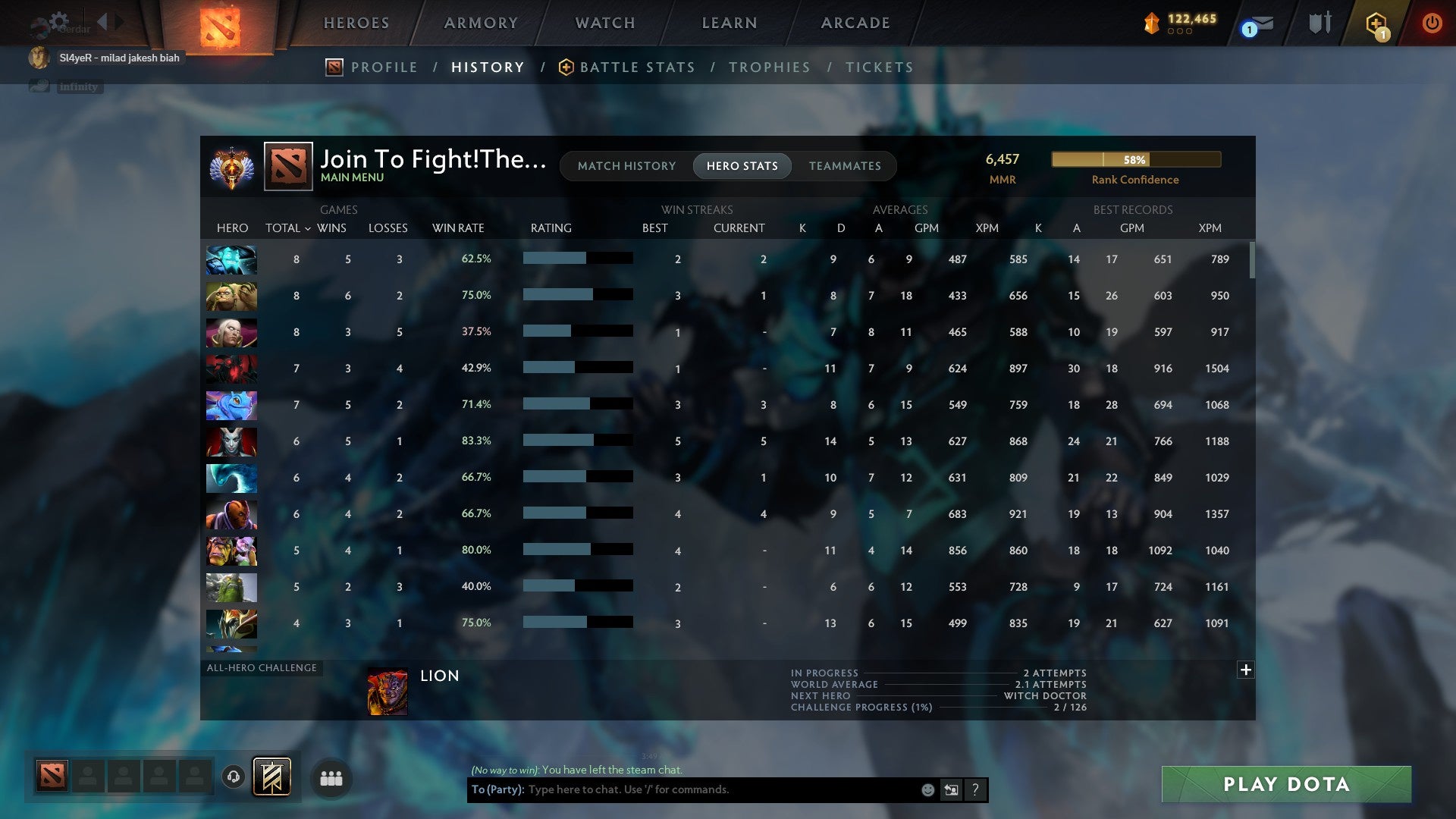Switch to the TEAMMATES tab
The image size is (1456, 819).
(x=845, y=166)
